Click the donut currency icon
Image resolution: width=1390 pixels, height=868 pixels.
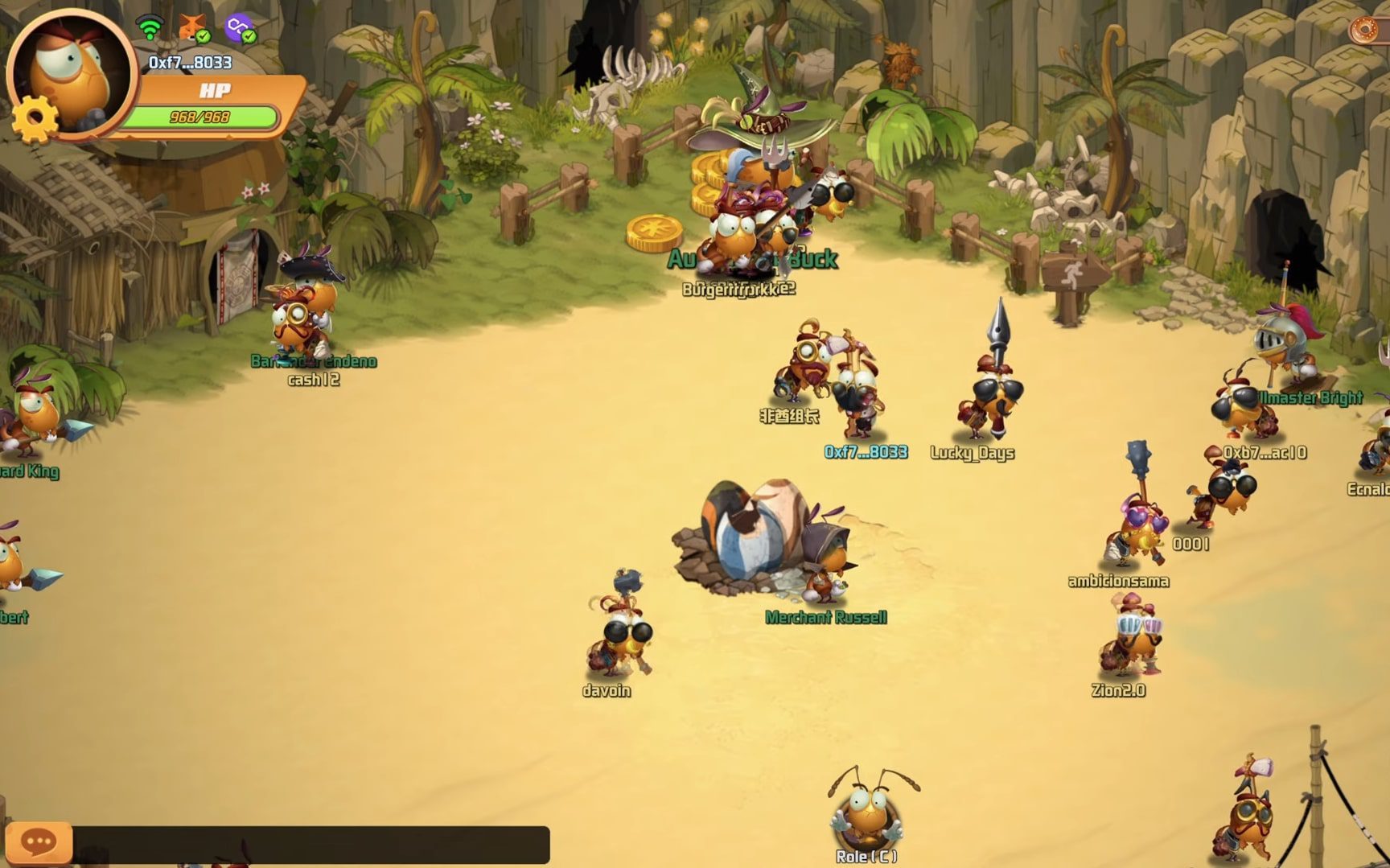[x=1365, y=31]
